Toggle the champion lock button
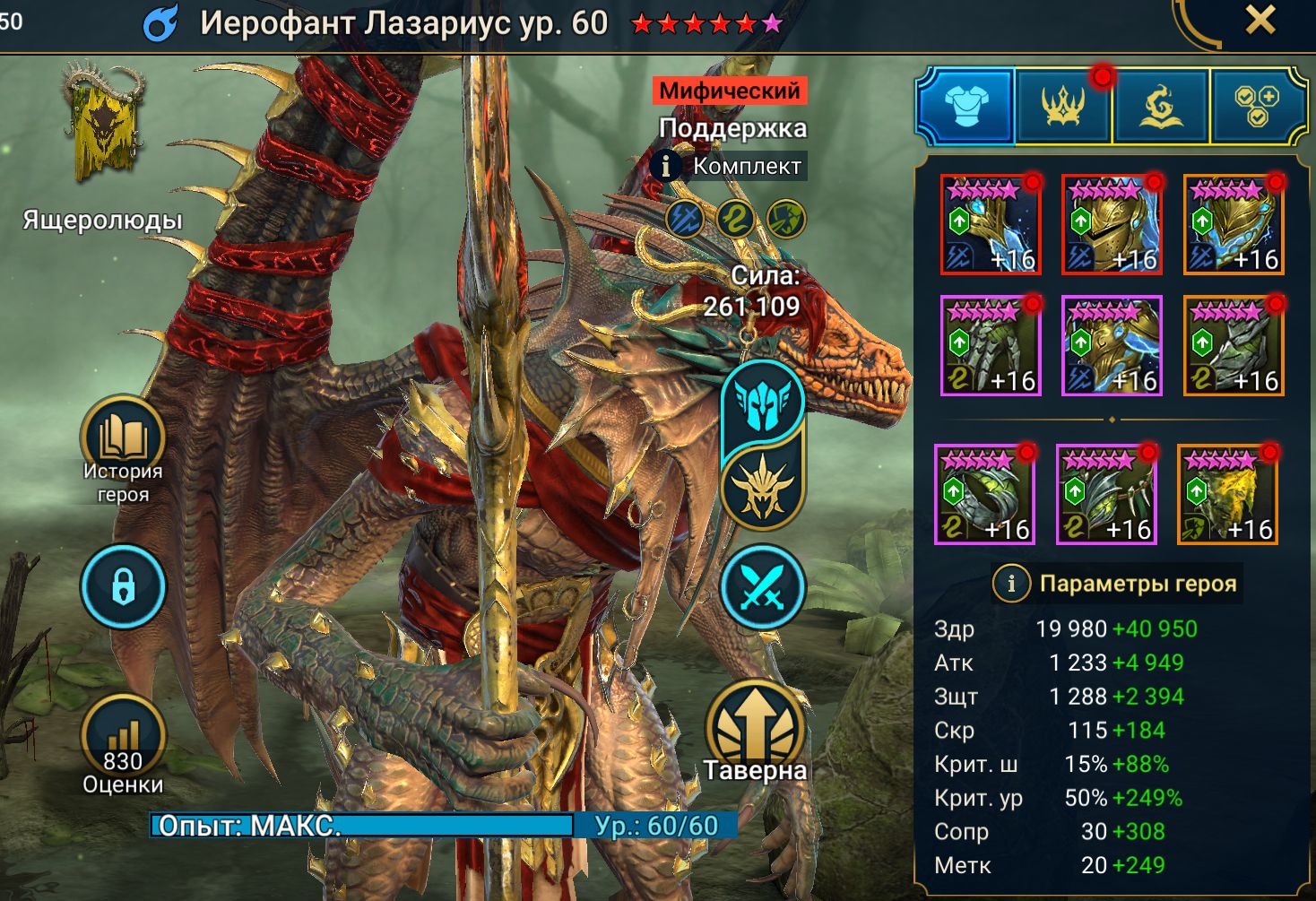The width and height of the screenshot is (1316, 901). pos(123,587)
